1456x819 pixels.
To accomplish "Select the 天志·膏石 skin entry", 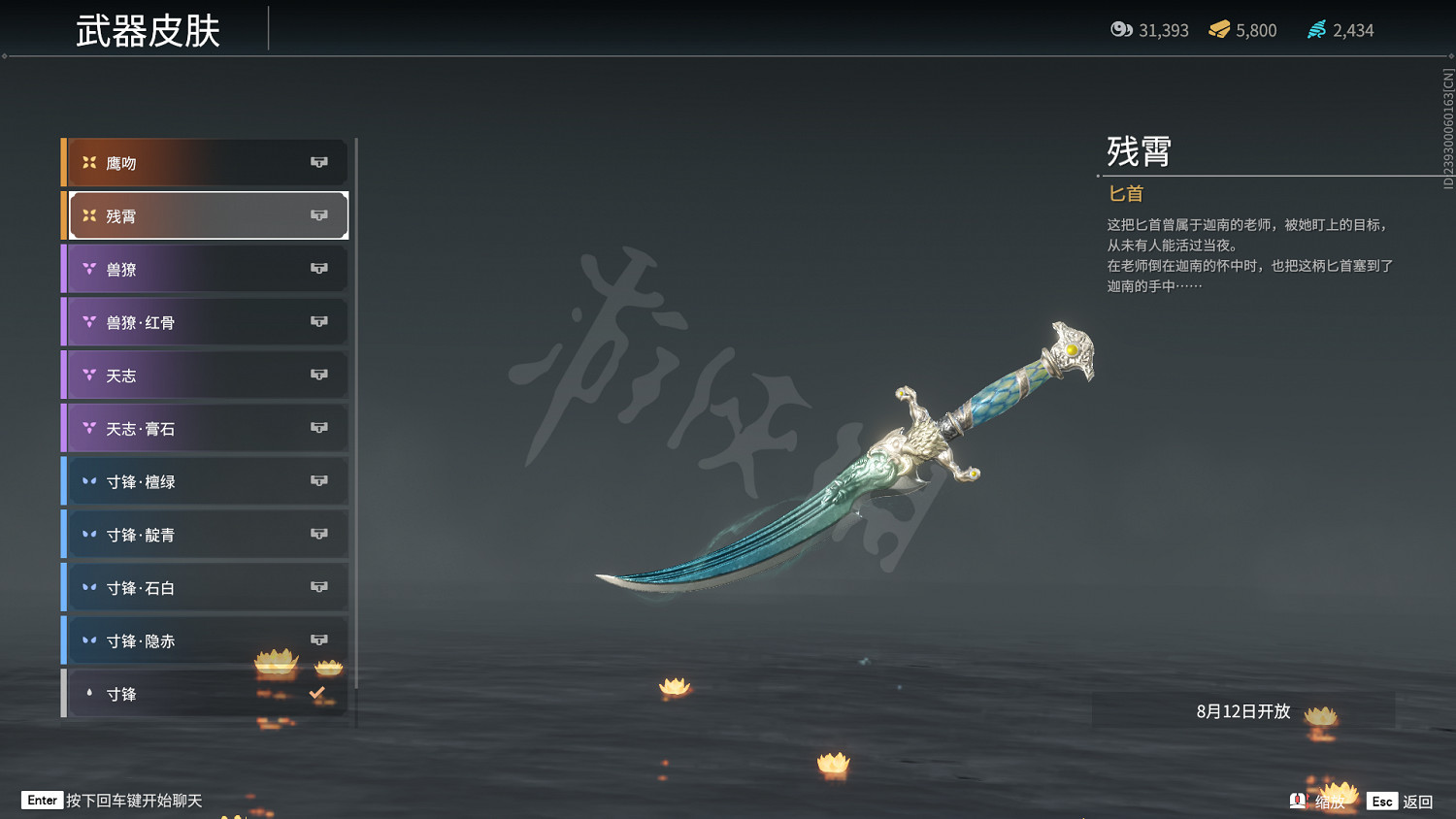I will [175, 428].
